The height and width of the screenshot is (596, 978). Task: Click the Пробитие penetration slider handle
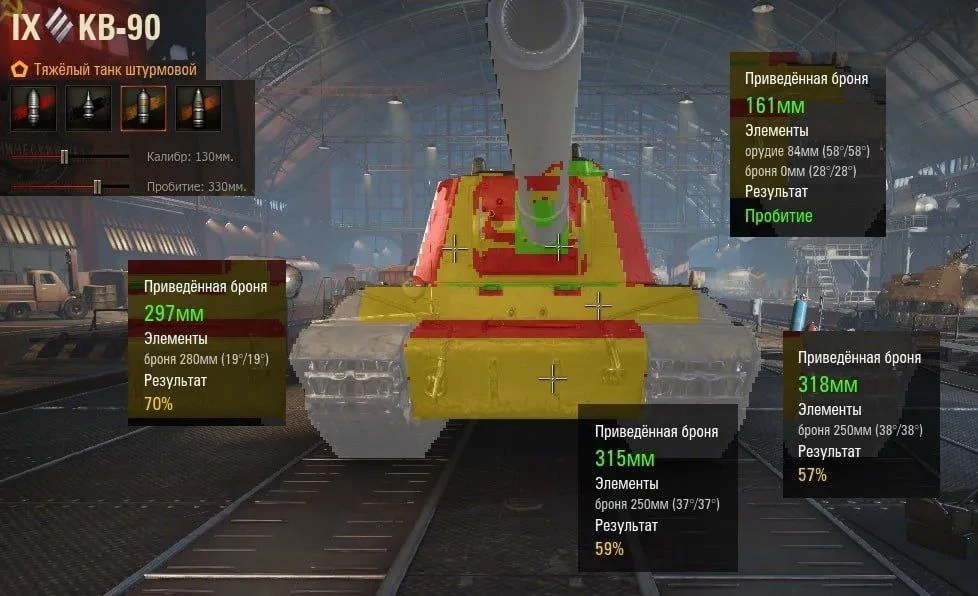pyautogui.click(x=97, y=186)
